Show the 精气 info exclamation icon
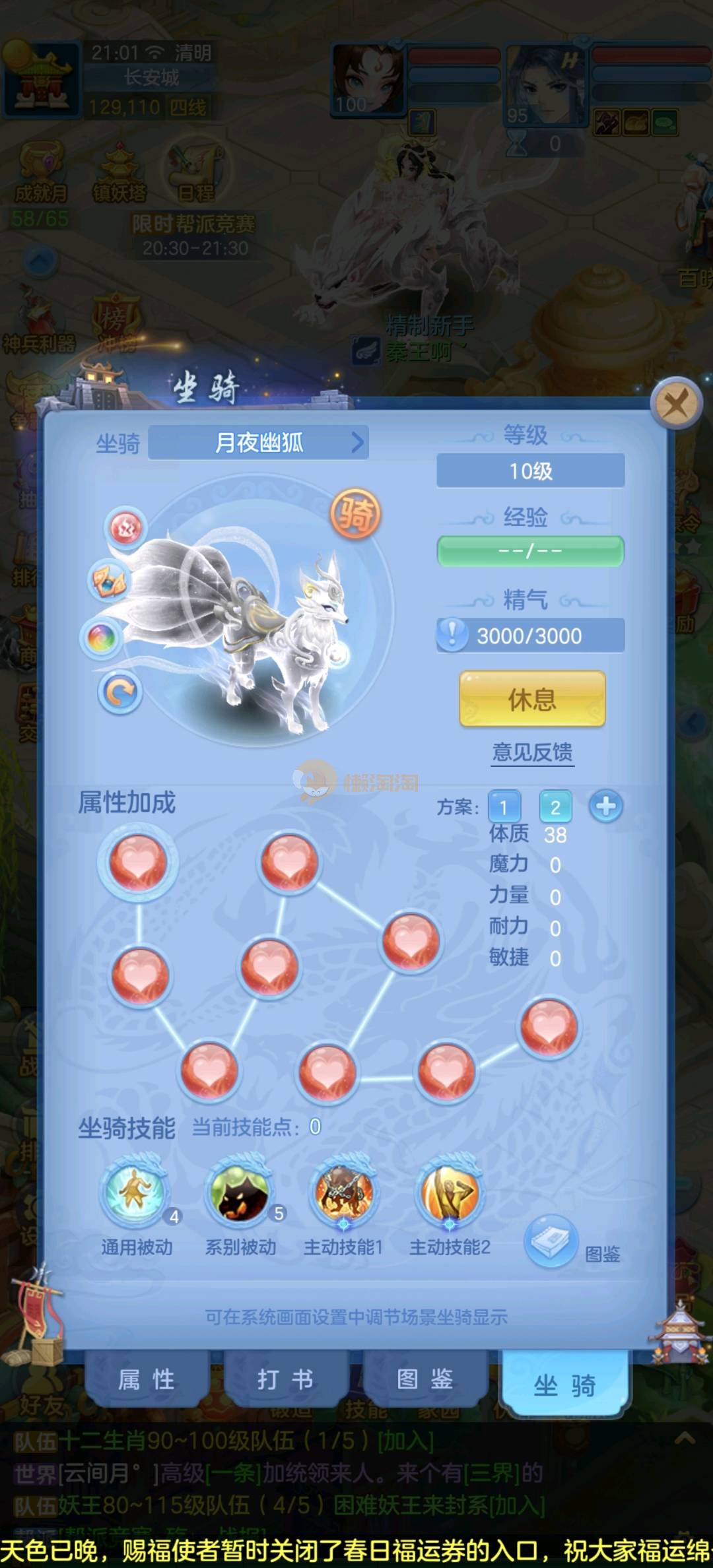The width and height of the screenshot is (713, 1568). (452, 635)
